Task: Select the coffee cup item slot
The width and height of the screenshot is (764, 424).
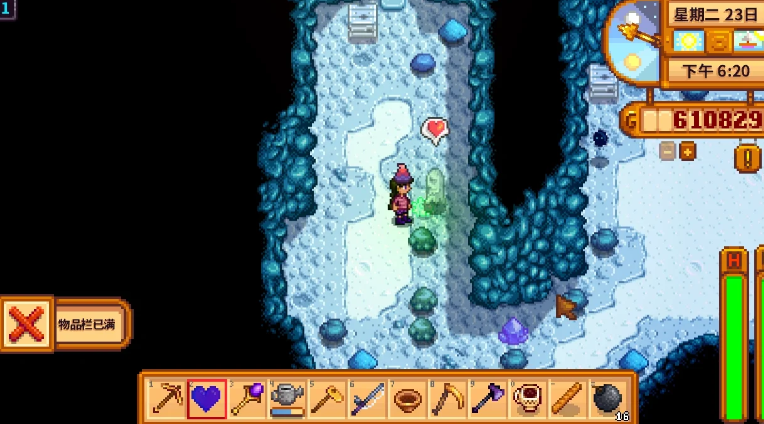Action: pyautogui.click(x=526, y=399)
